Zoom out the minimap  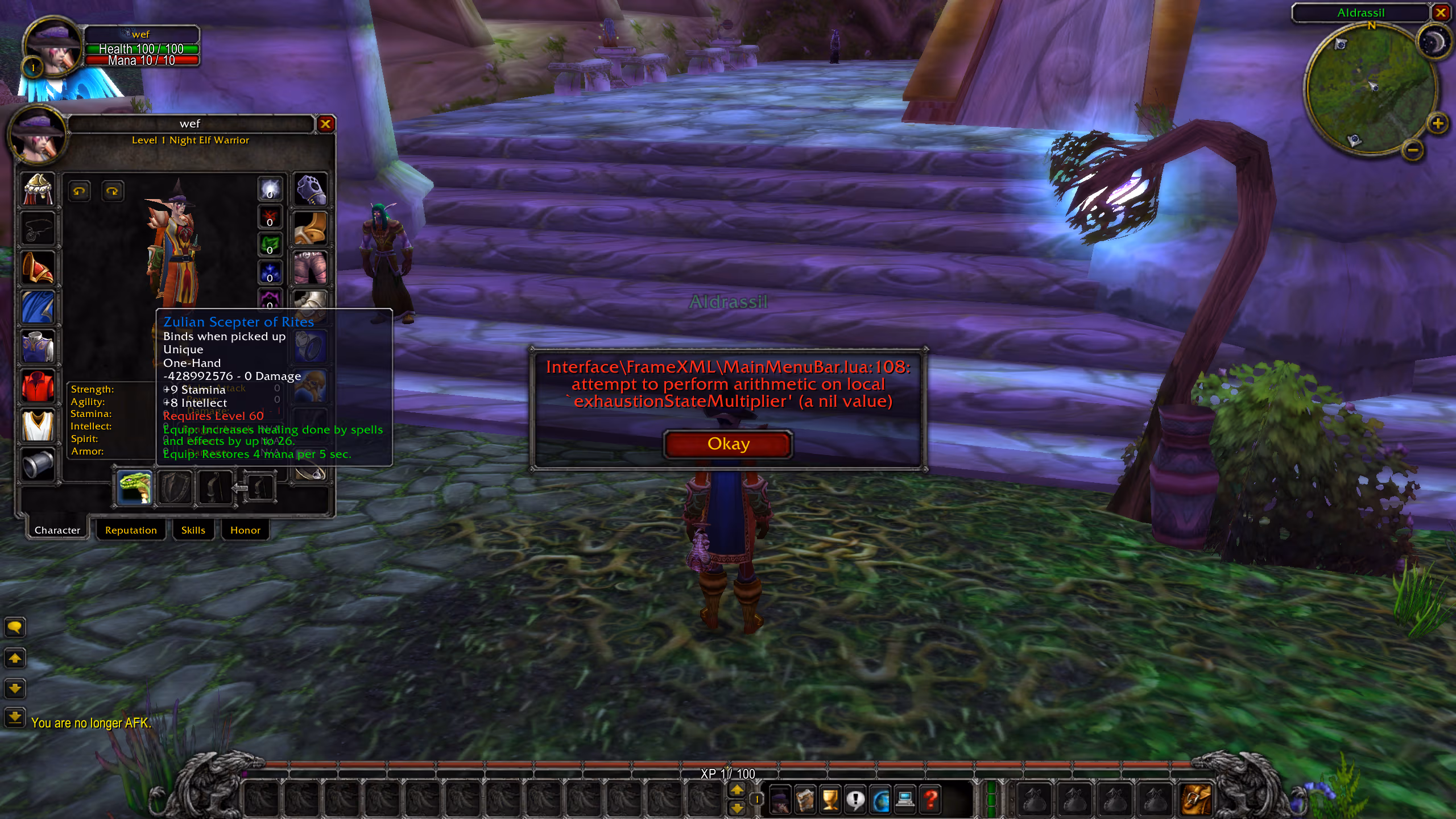tap(1413, 150)
